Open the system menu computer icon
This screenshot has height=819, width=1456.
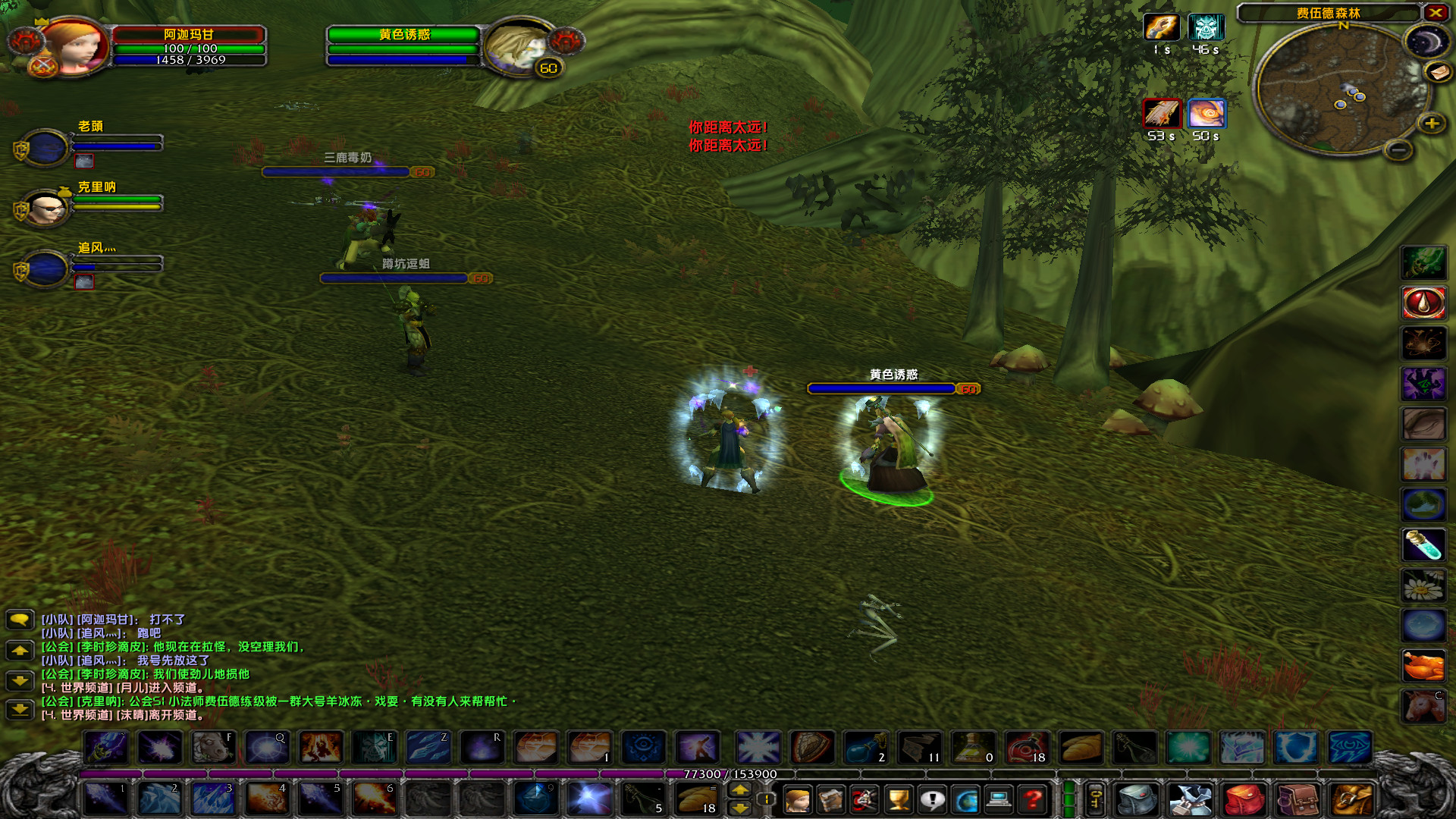click(998, 800)
